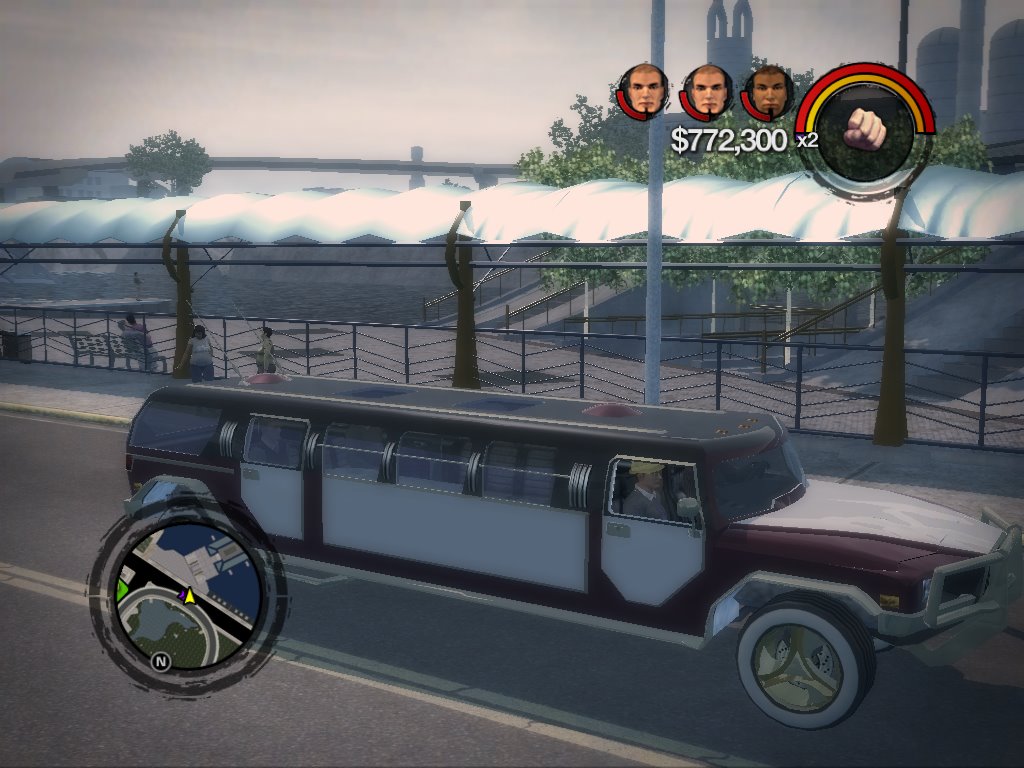Select the fist weapon icon
This screenshot has width=1024, height=768.
[868, 126]
